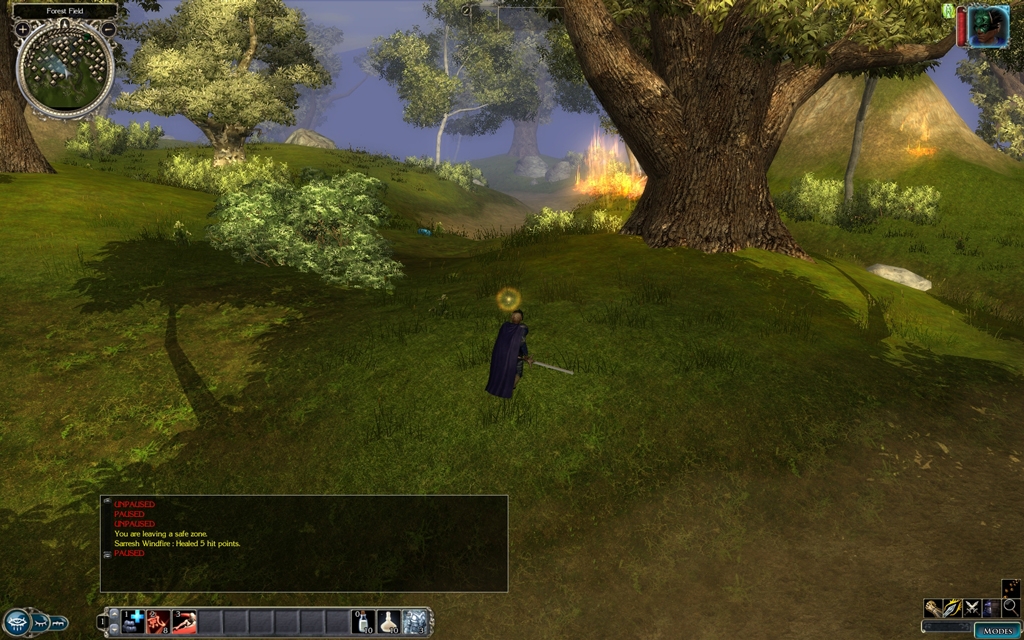1024x640 pixels.
Task: Toggle the glowing blade mode icon
Action: (952, 607)
